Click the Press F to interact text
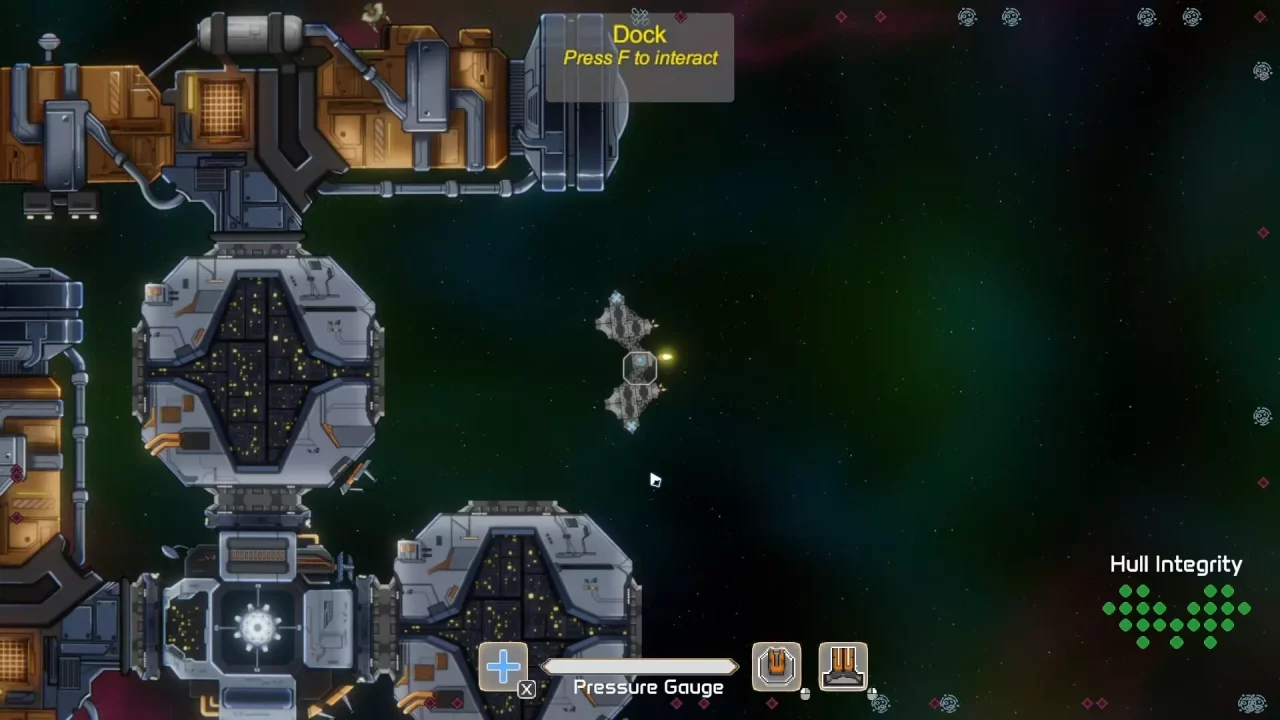The width and height of the screenshot is (1280, 720). point(640,58)
